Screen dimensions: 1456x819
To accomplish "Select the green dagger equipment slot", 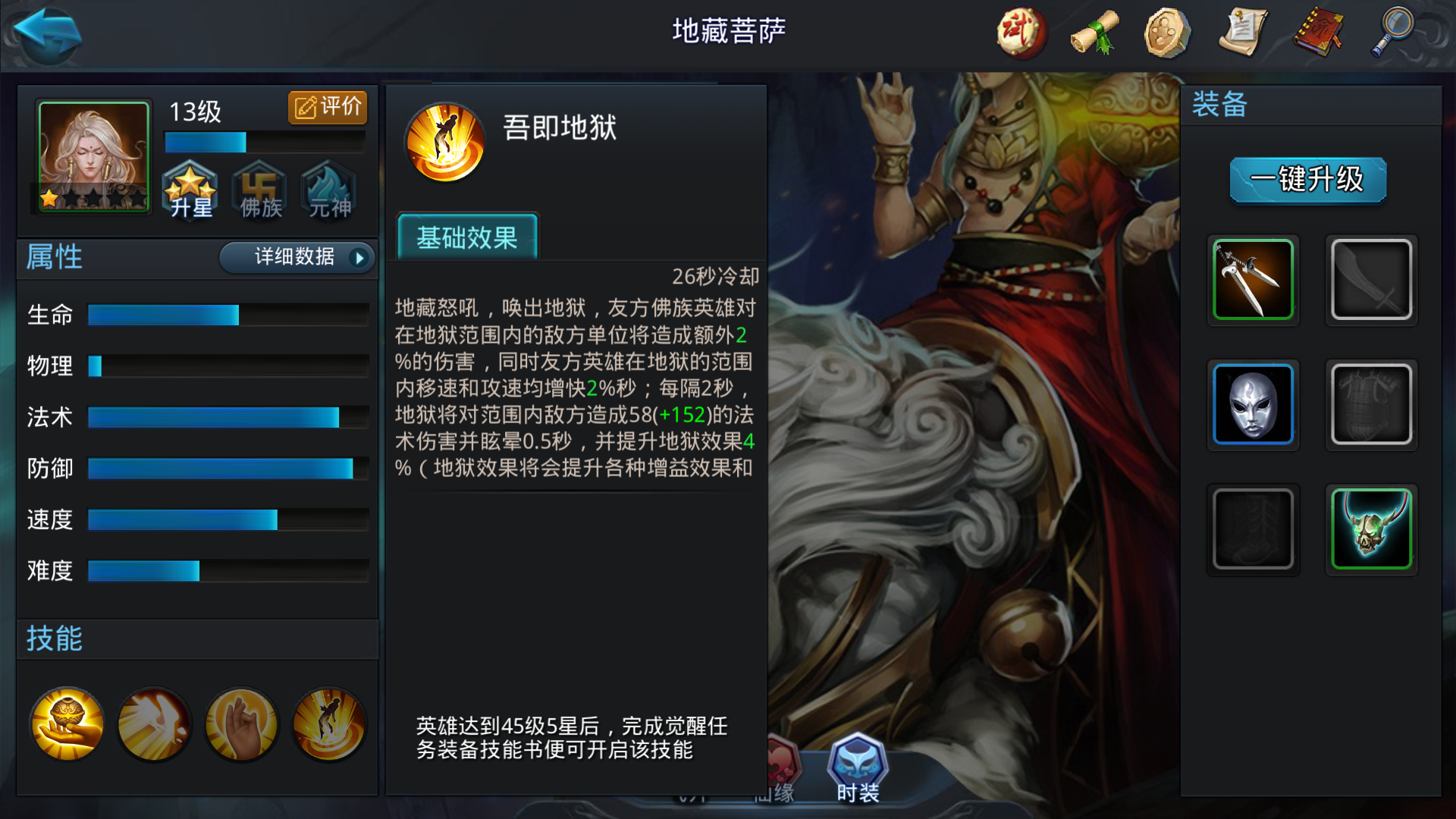I will coord(1254,280).
